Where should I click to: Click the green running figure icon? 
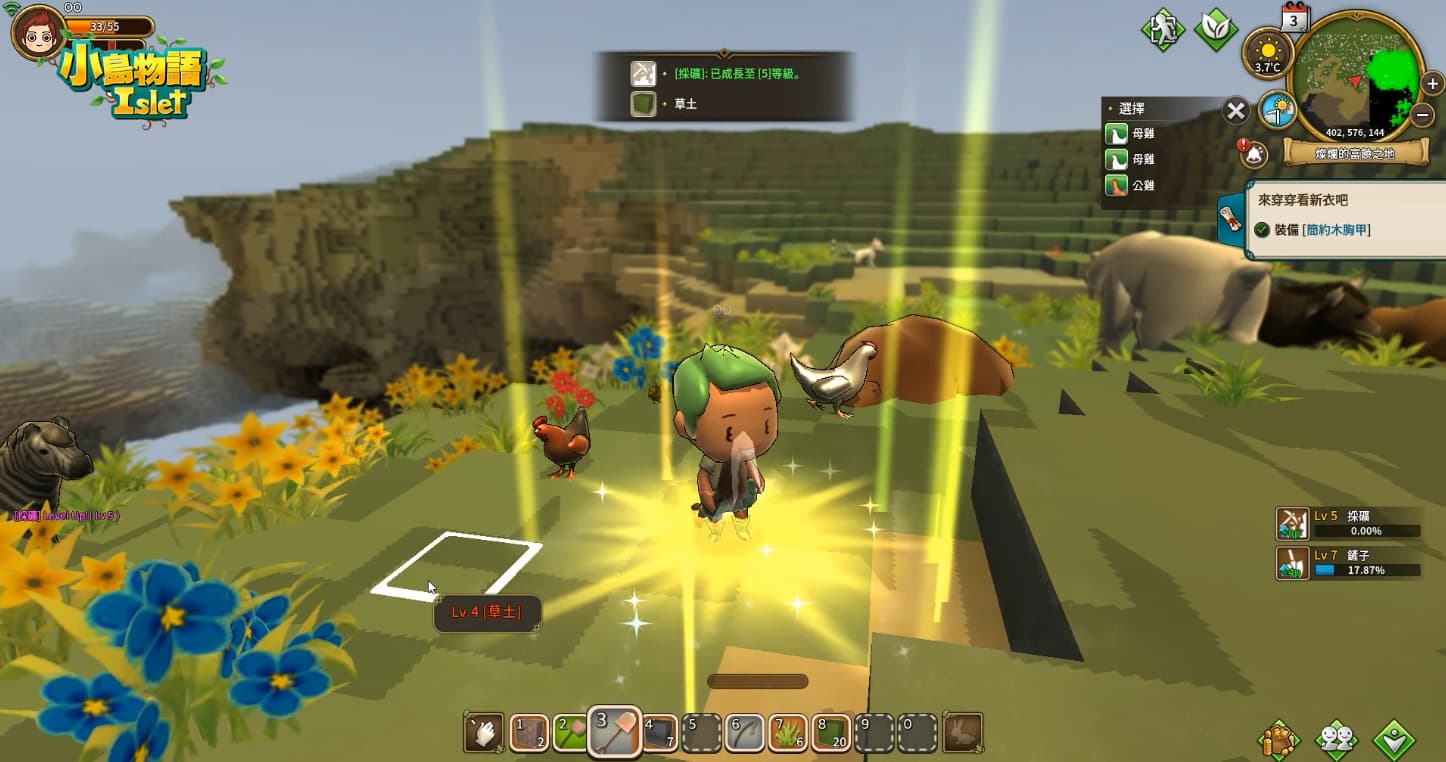1163,28
